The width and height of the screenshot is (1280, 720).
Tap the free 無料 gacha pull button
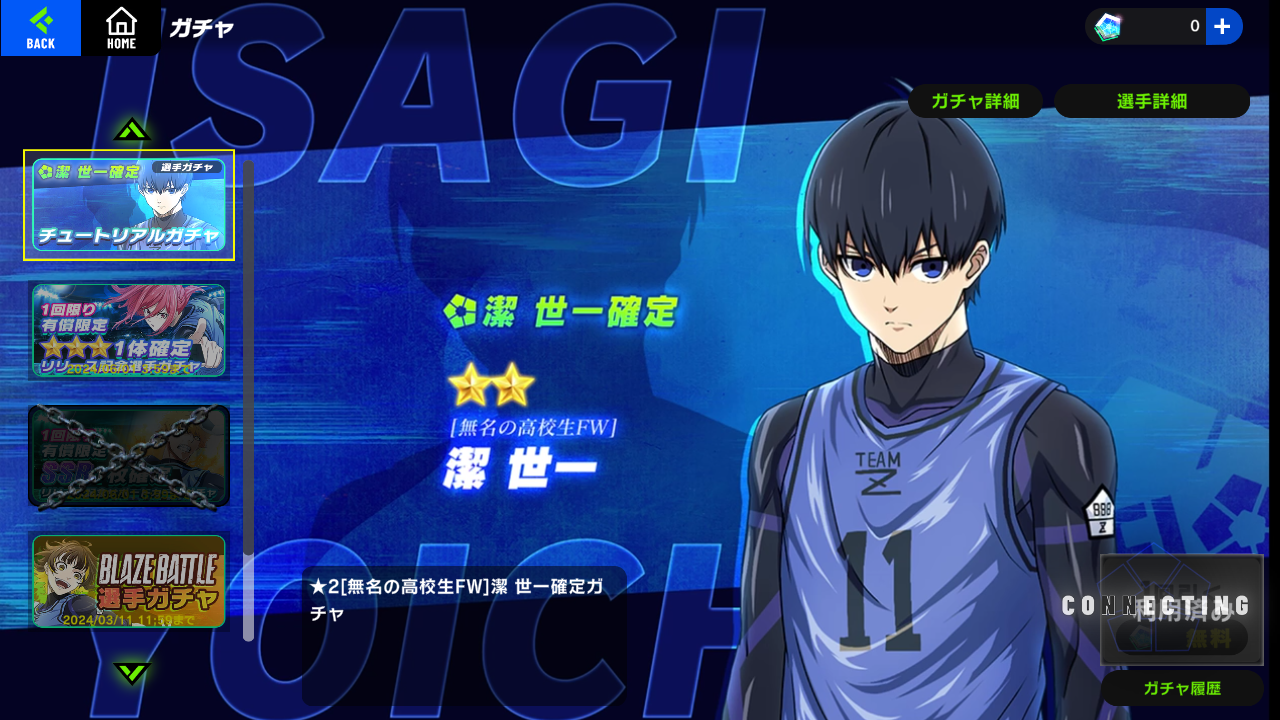click(1182, 635)
